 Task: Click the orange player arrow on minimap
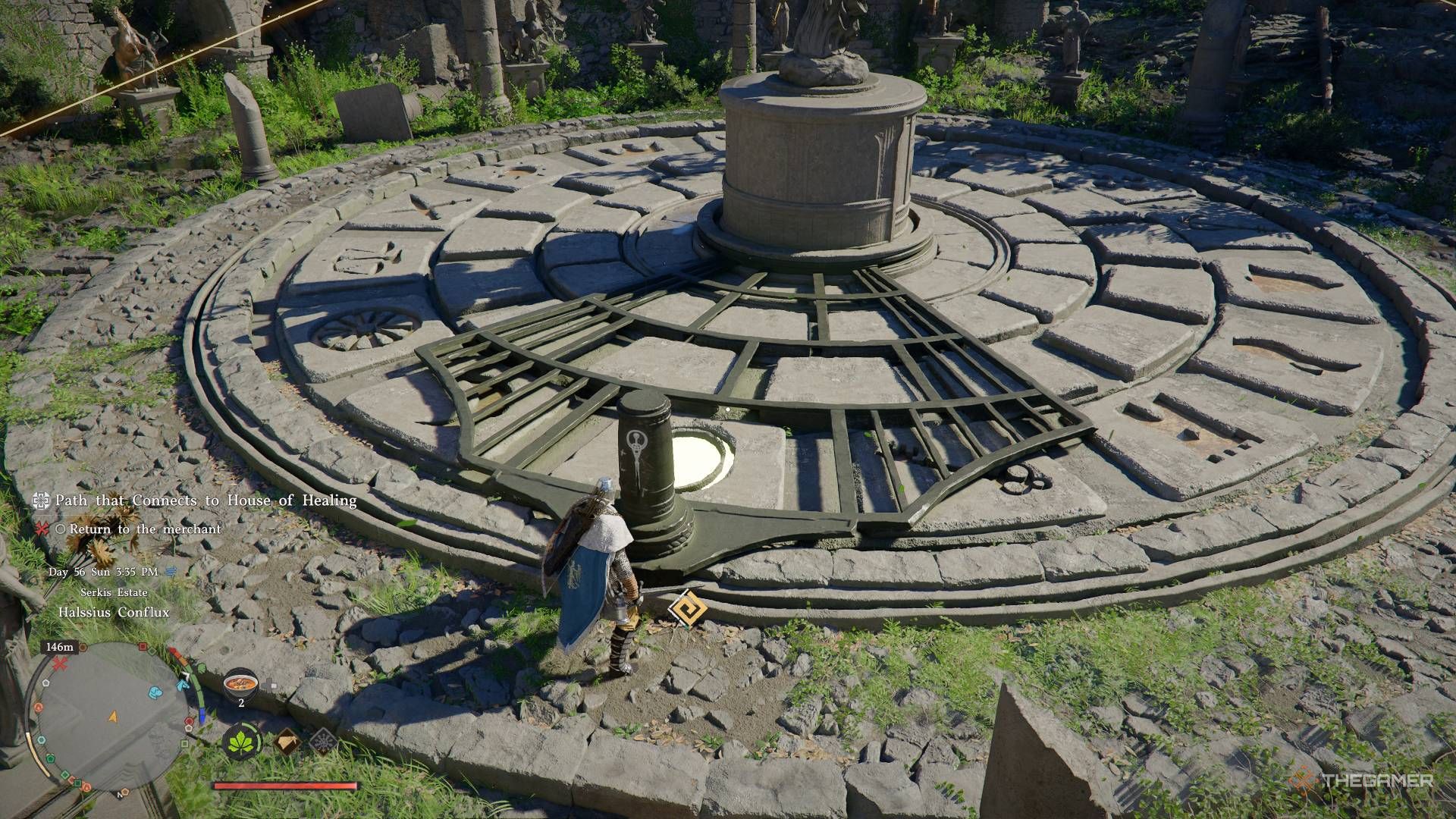(114, 716)
